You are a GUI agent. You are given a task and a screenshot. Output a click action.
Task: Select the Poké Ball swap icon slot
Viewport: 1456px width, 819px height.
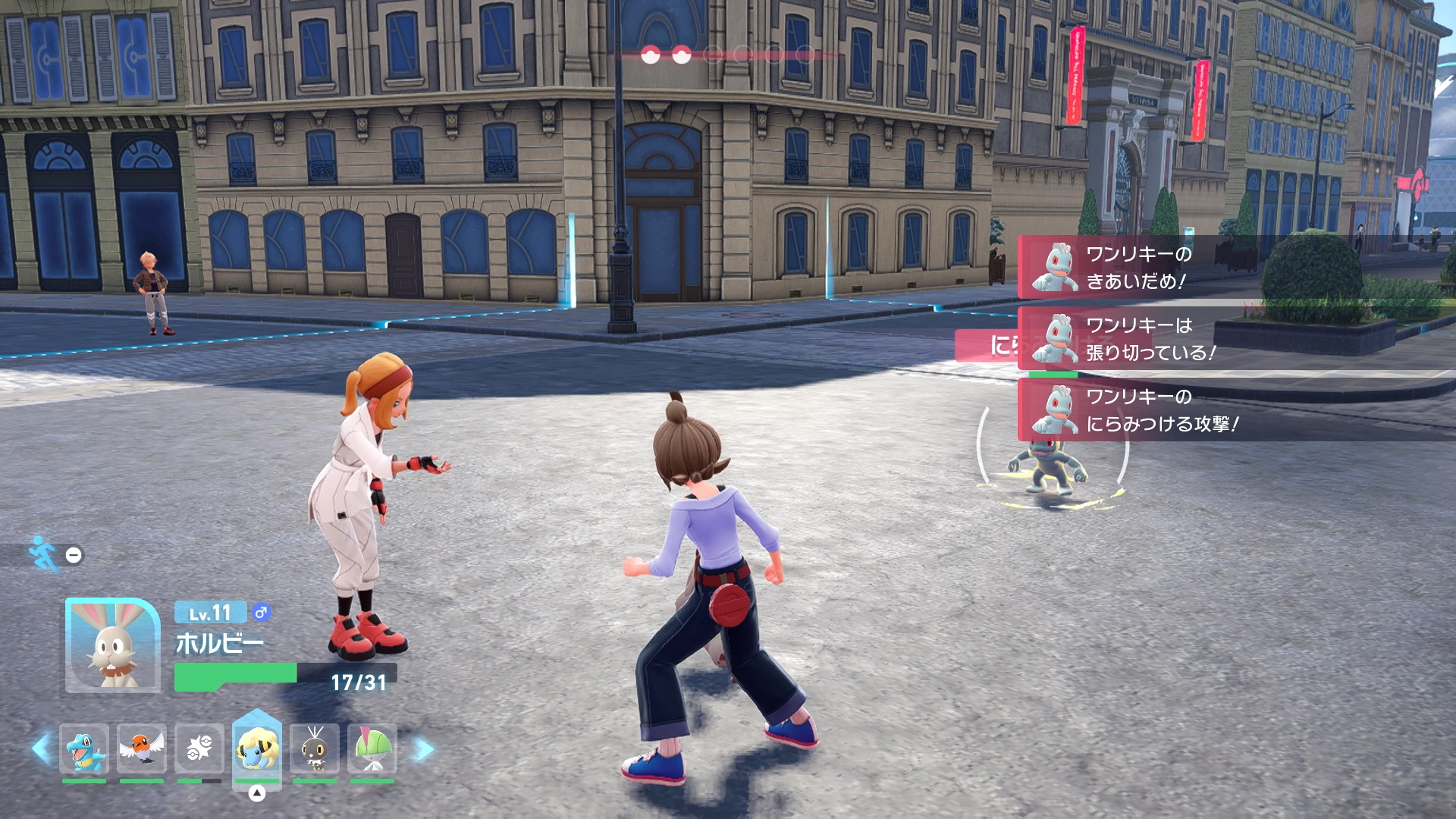199,748
